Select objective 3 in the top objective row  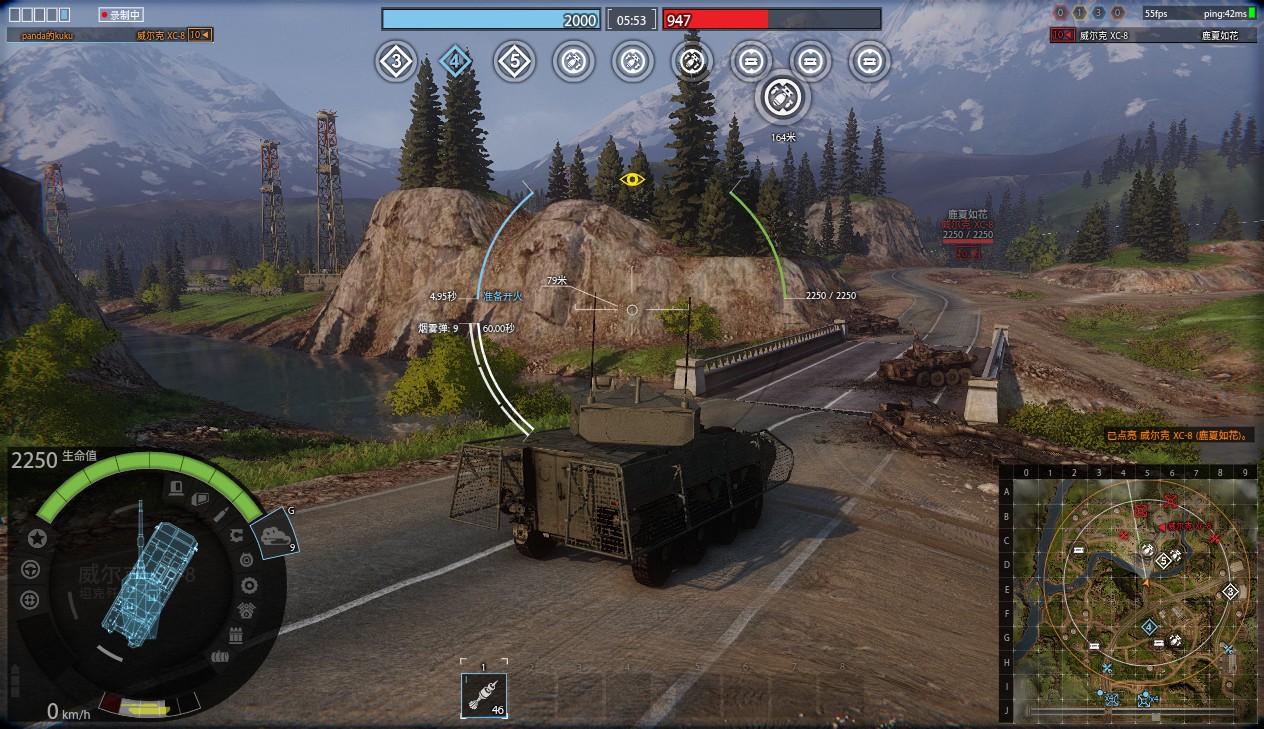tap(396, 62)
